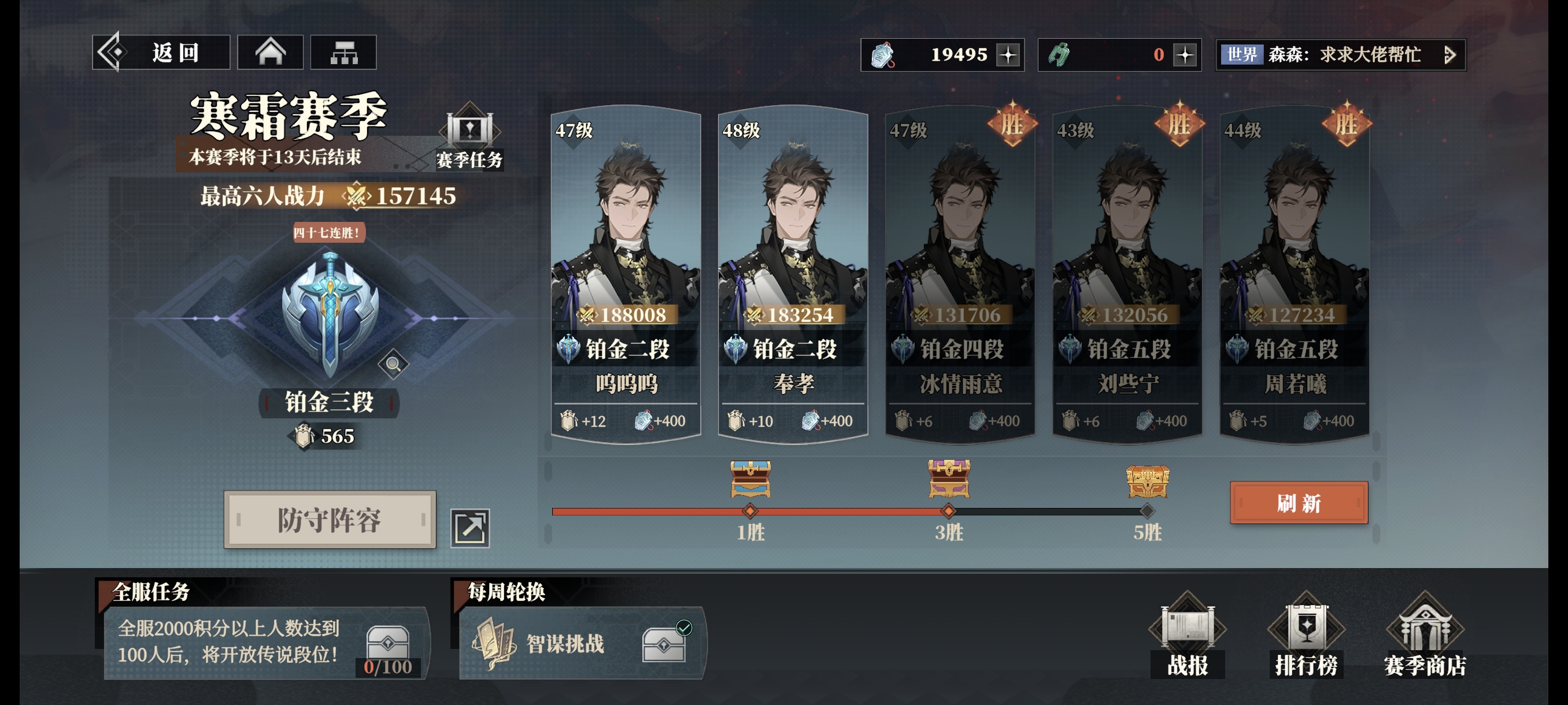Image resolution: width=1568 pixels, height=705 pixels.
Task: Add more silver currency with plus button
Action: tap(1008, 55)
